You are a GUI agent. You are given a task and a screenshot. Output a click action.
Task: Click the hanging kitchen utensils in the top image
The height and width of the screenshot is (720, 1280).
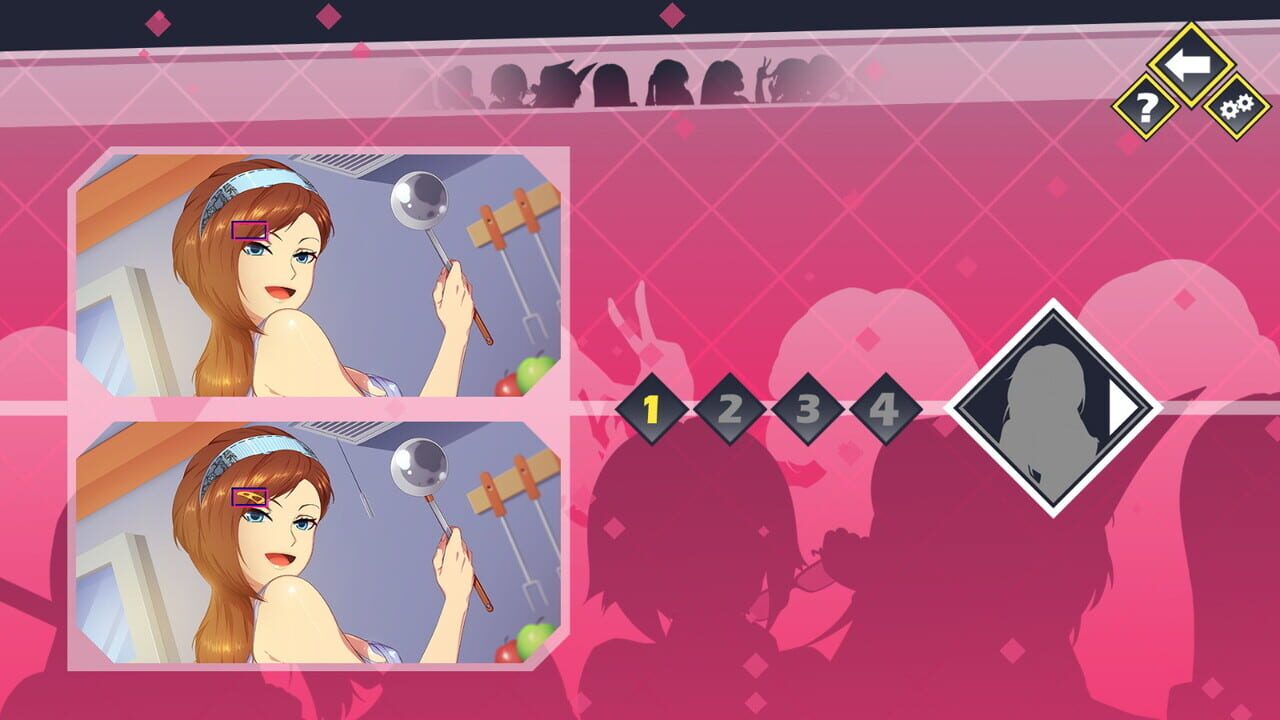505,215
